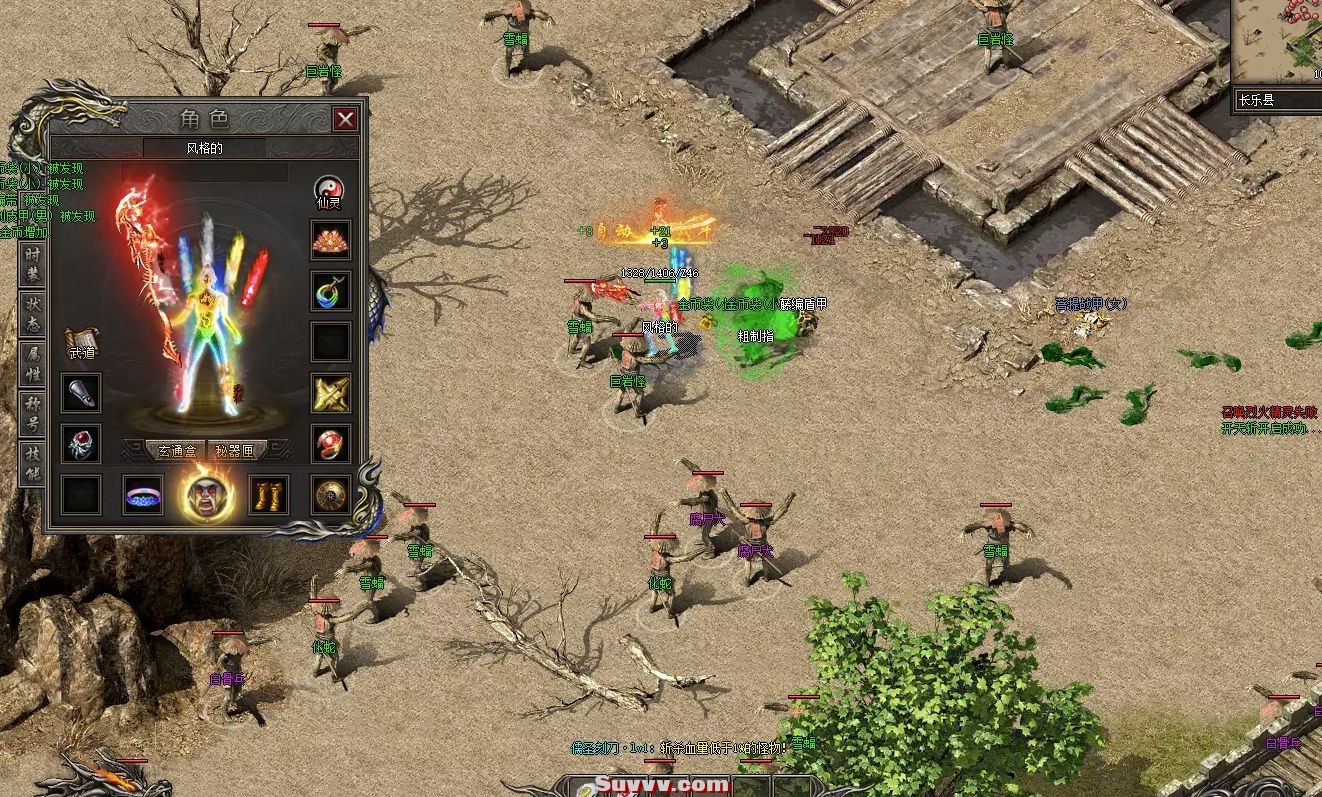
Task: Switch to the 时装 fashion tab
Action: click(x=33, y=264)
